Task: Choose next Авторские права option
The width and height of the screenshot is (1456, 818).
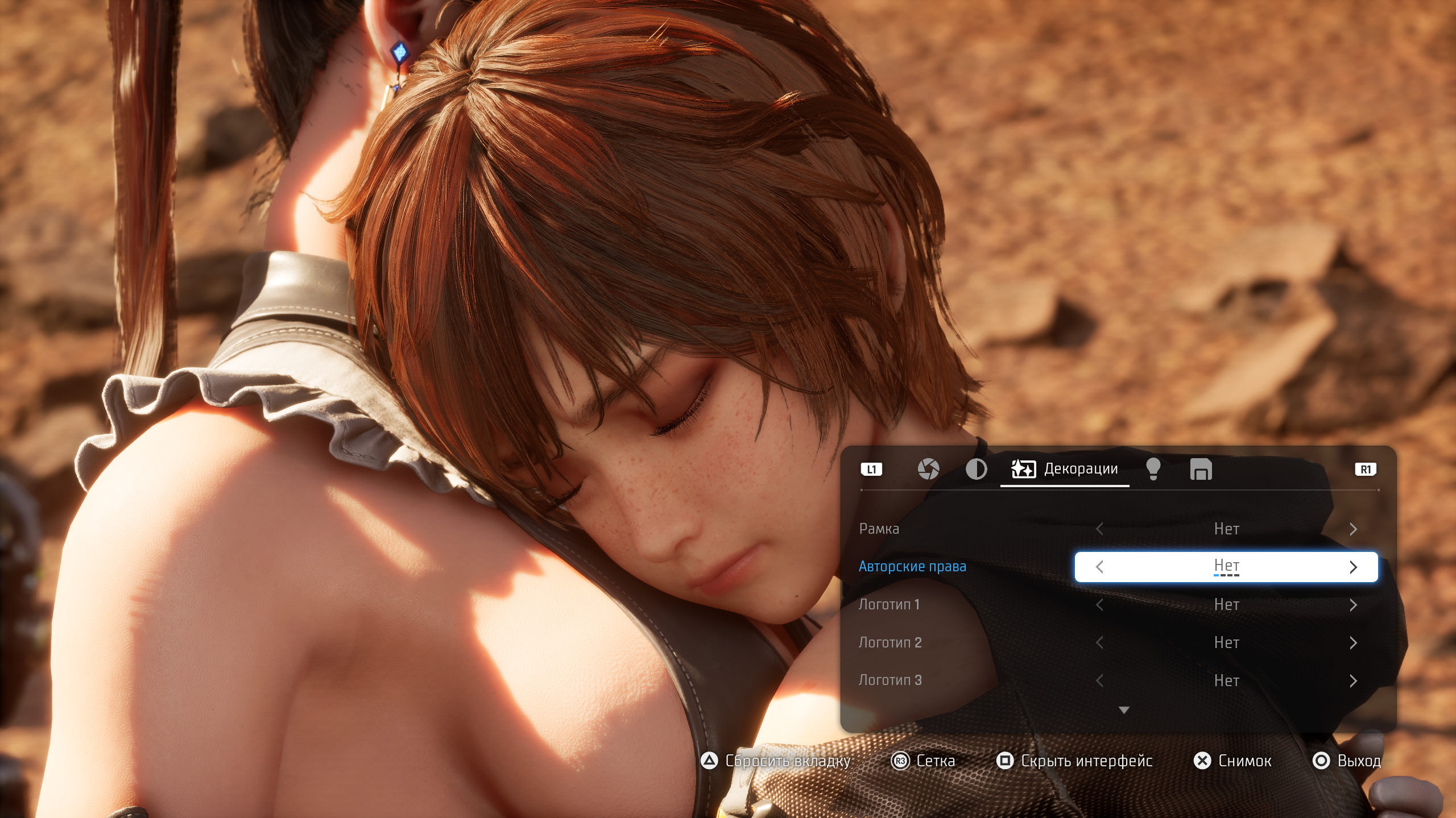Action: pyautogui.click(x=1353, y=567)
